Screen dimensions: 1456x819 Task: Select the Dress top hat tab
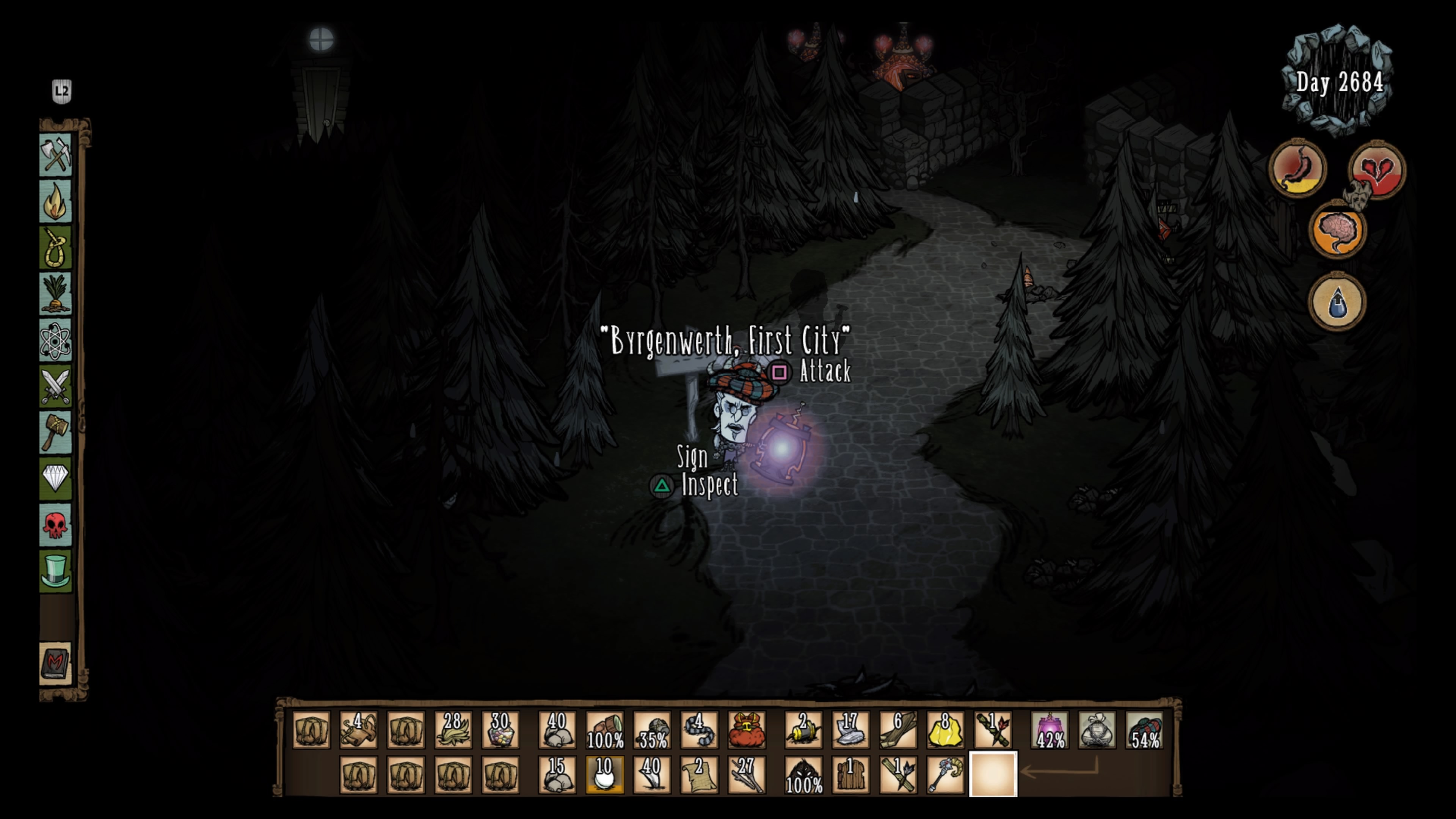[x=55, y=571]
